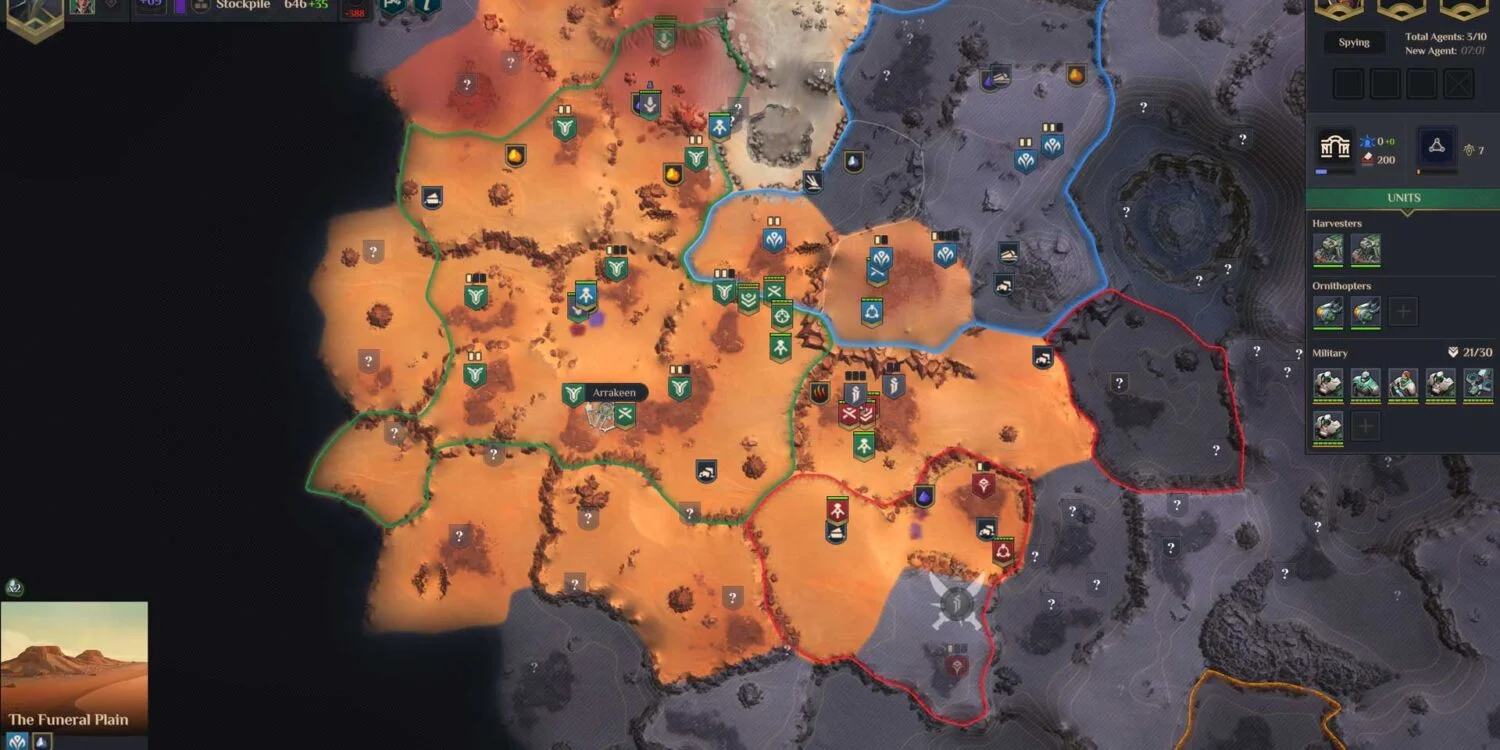
Task: Add a new Ornithopter via plus slot
Action: click(x=1402, y=312)
